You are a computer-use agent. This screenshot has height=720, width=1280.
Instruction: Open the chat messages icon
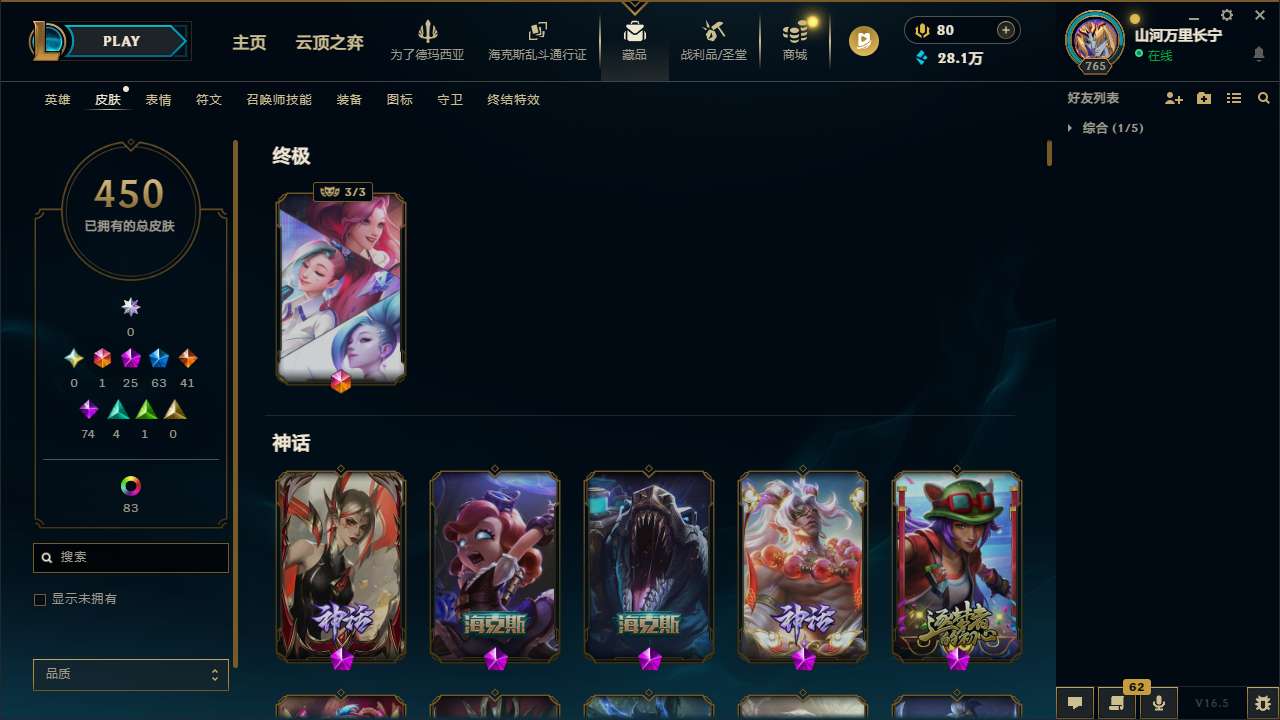1075,703
